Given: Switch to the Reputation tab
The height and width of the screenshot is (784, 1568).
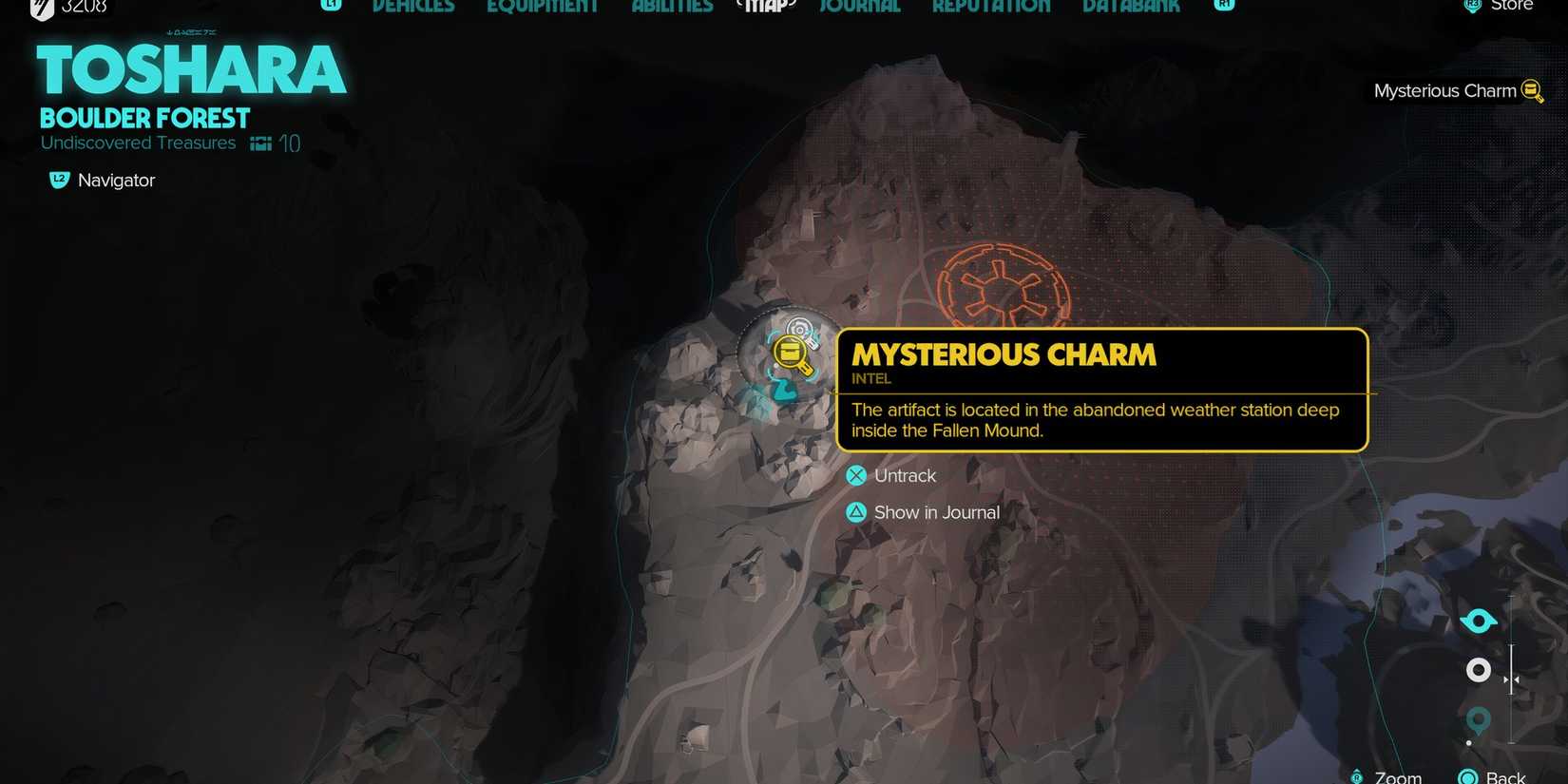Looking at the screenshot, I should [x=991, y=6].
